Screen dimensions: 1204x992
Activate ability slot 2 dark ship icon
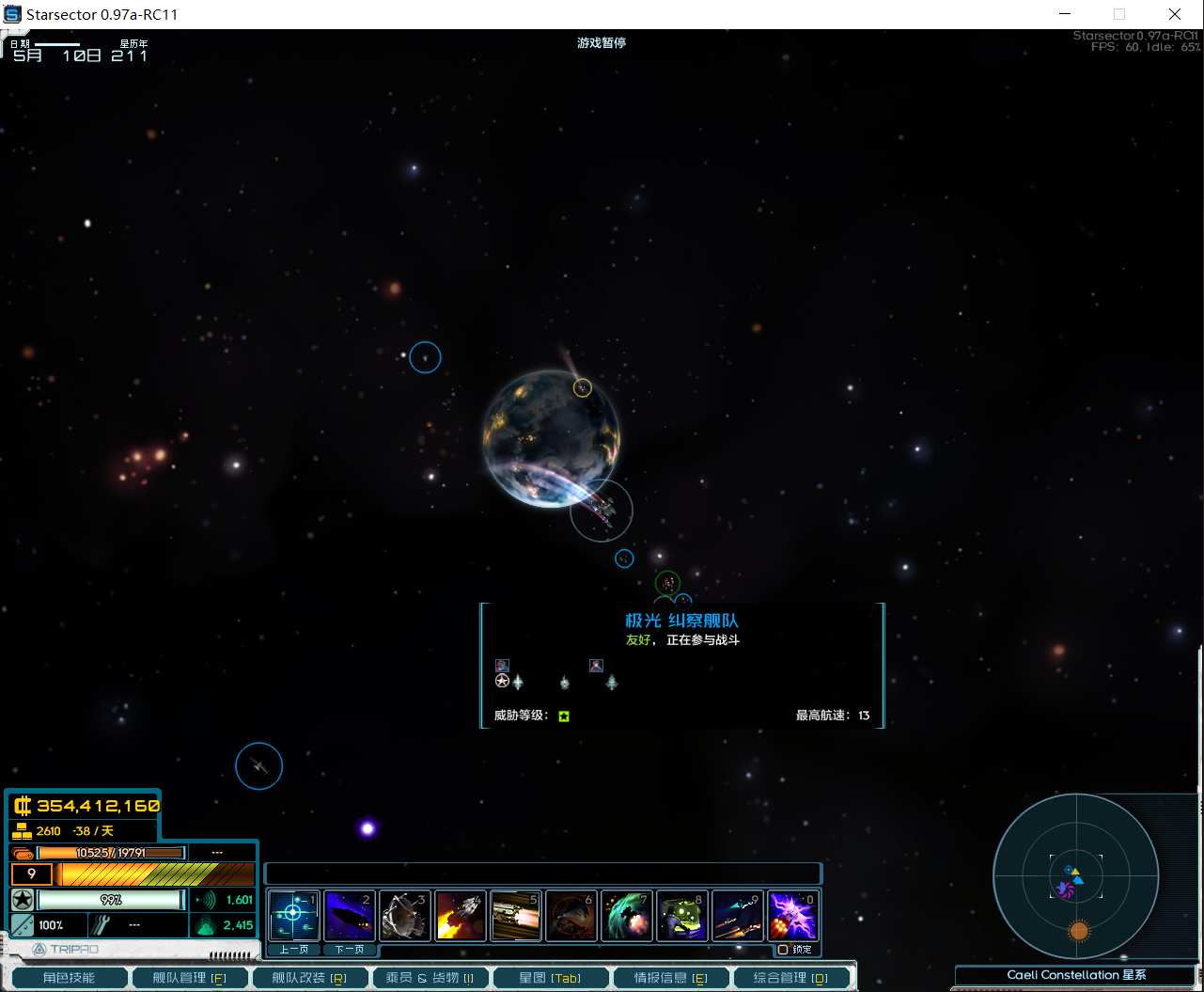pos(349,915)
